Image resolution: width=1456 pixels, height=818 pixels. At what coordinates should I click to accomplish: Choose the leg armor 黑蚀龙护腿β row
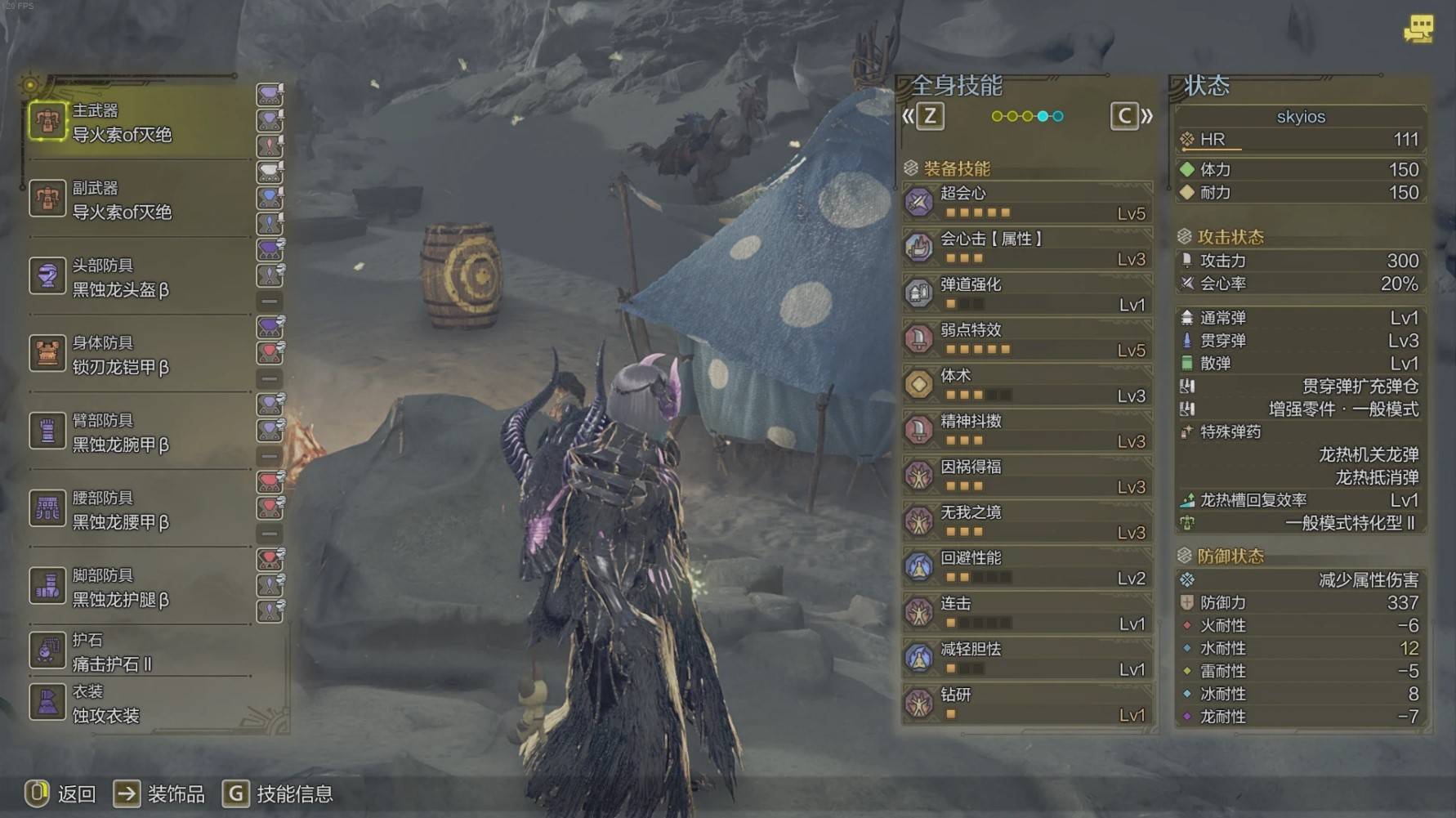click(x=139, y=588)
